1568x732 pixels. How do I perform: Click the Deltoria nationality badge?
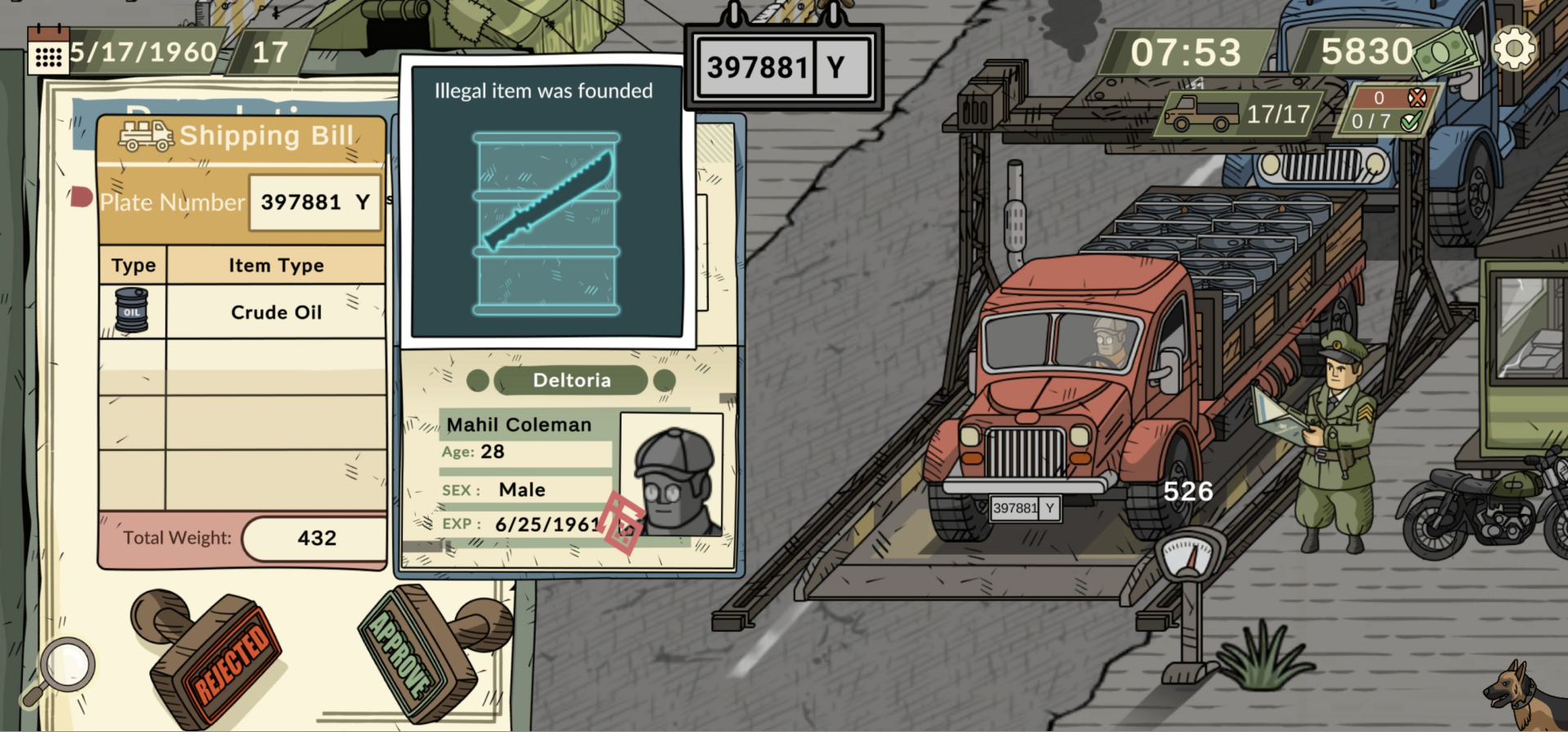pos(571,379)
